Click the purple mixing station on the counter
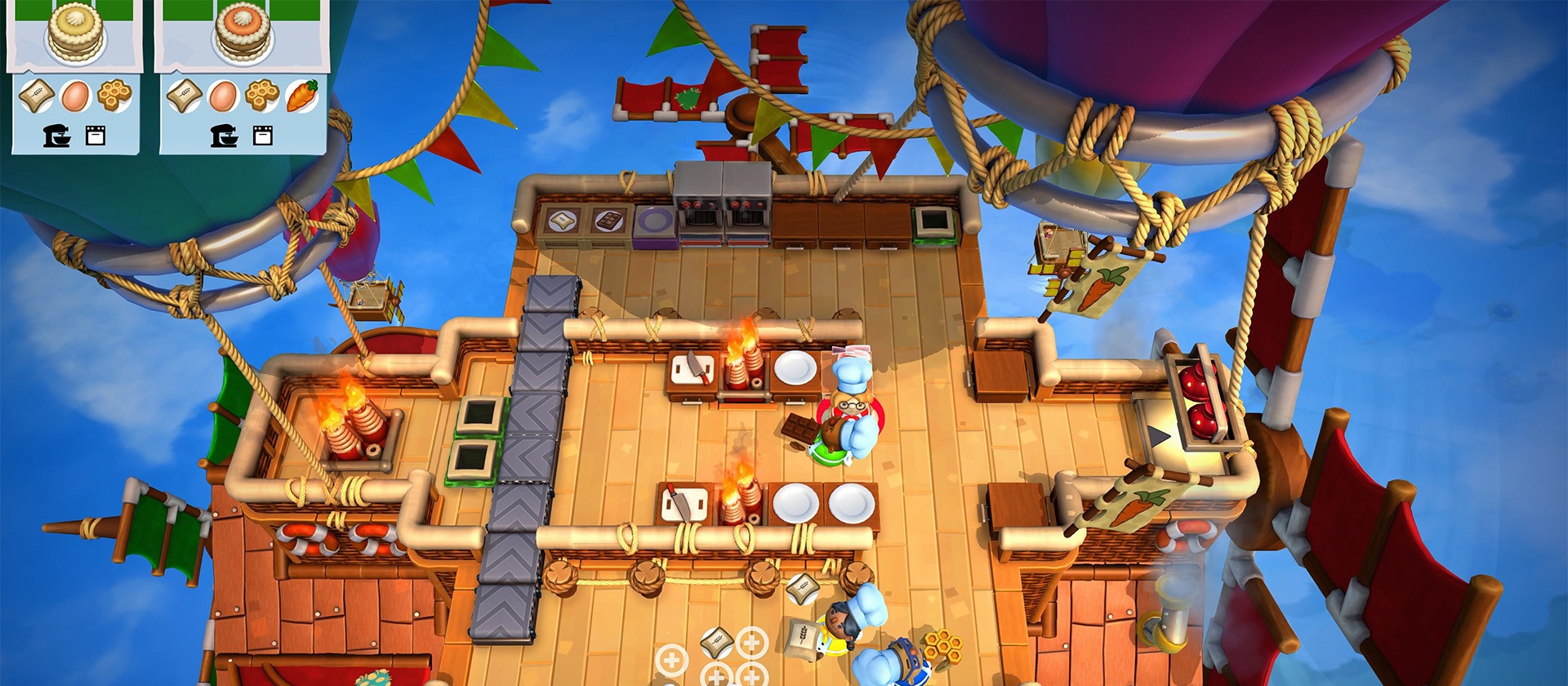The width and height of the screenshot is (1568, 686). point(656,225)
